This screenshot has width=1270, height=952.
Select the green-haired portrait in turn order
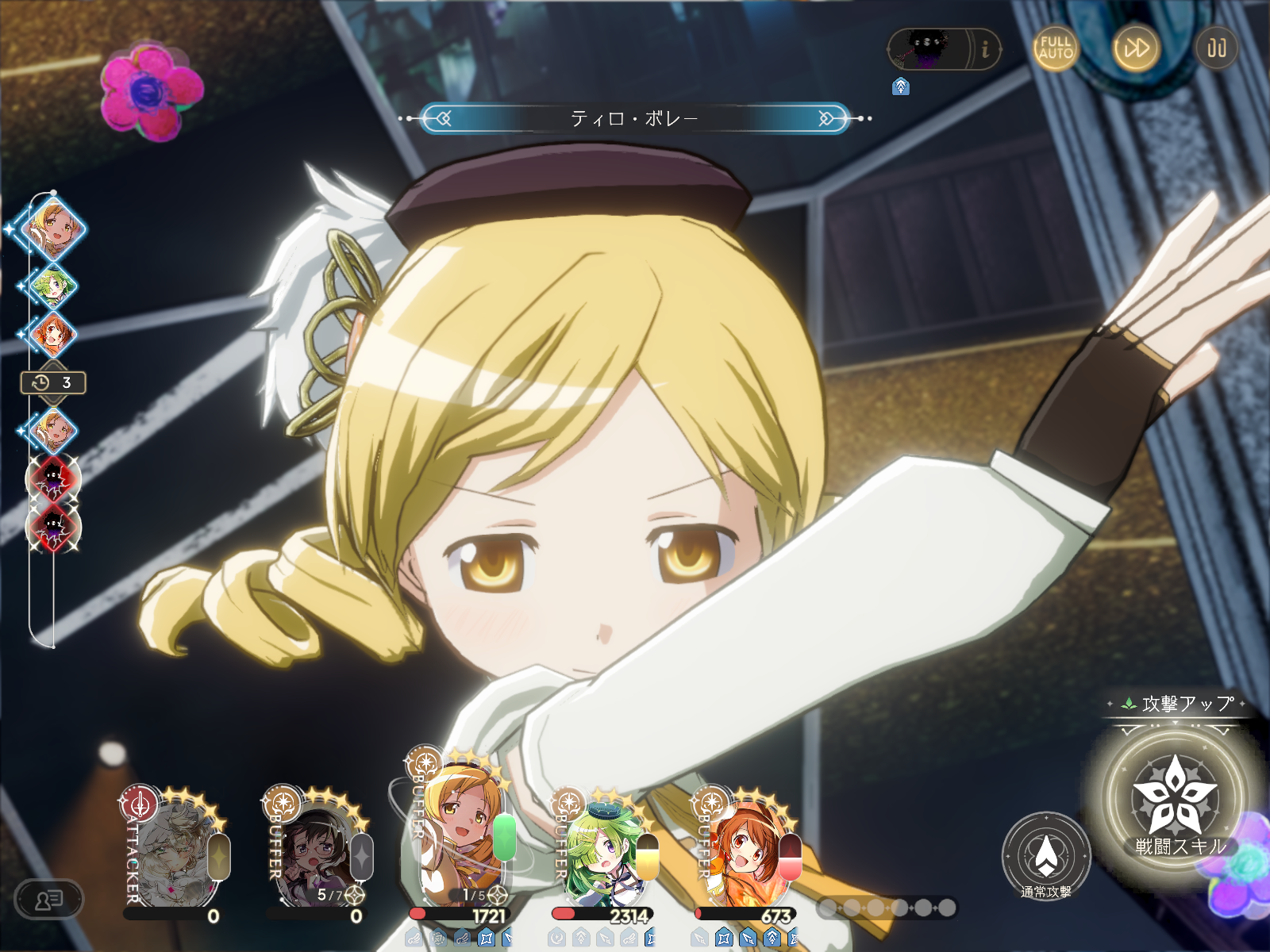(52, 286)
